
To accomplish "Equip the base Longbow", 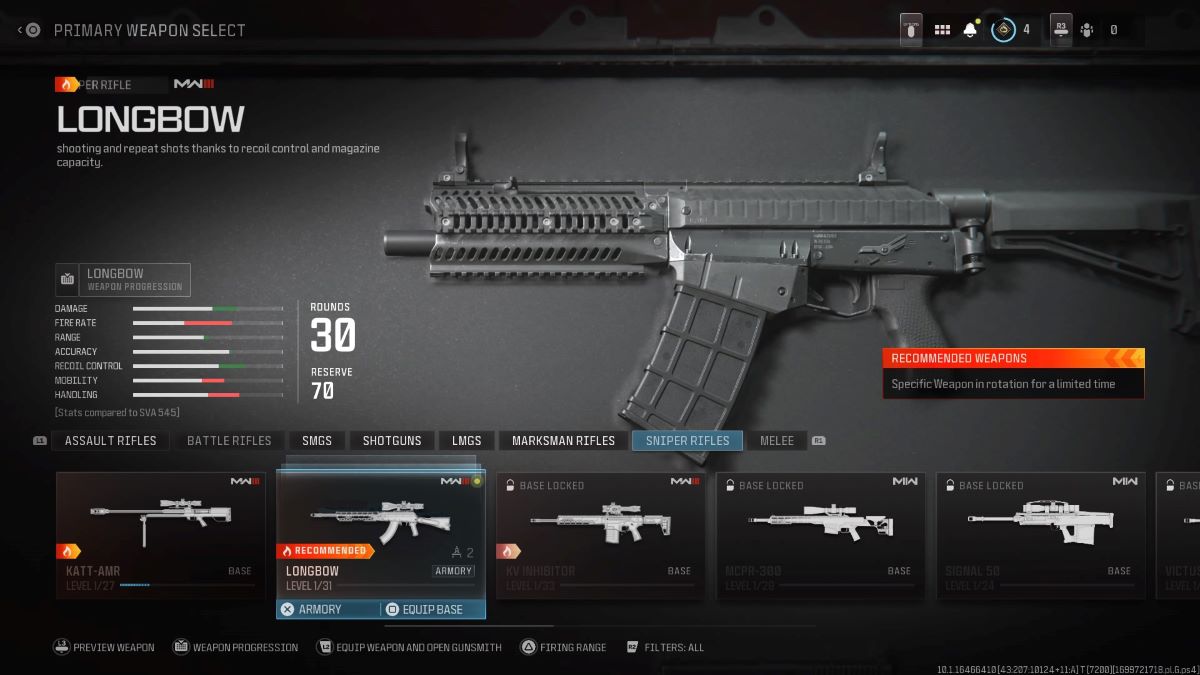I will (x=433, y=609).
